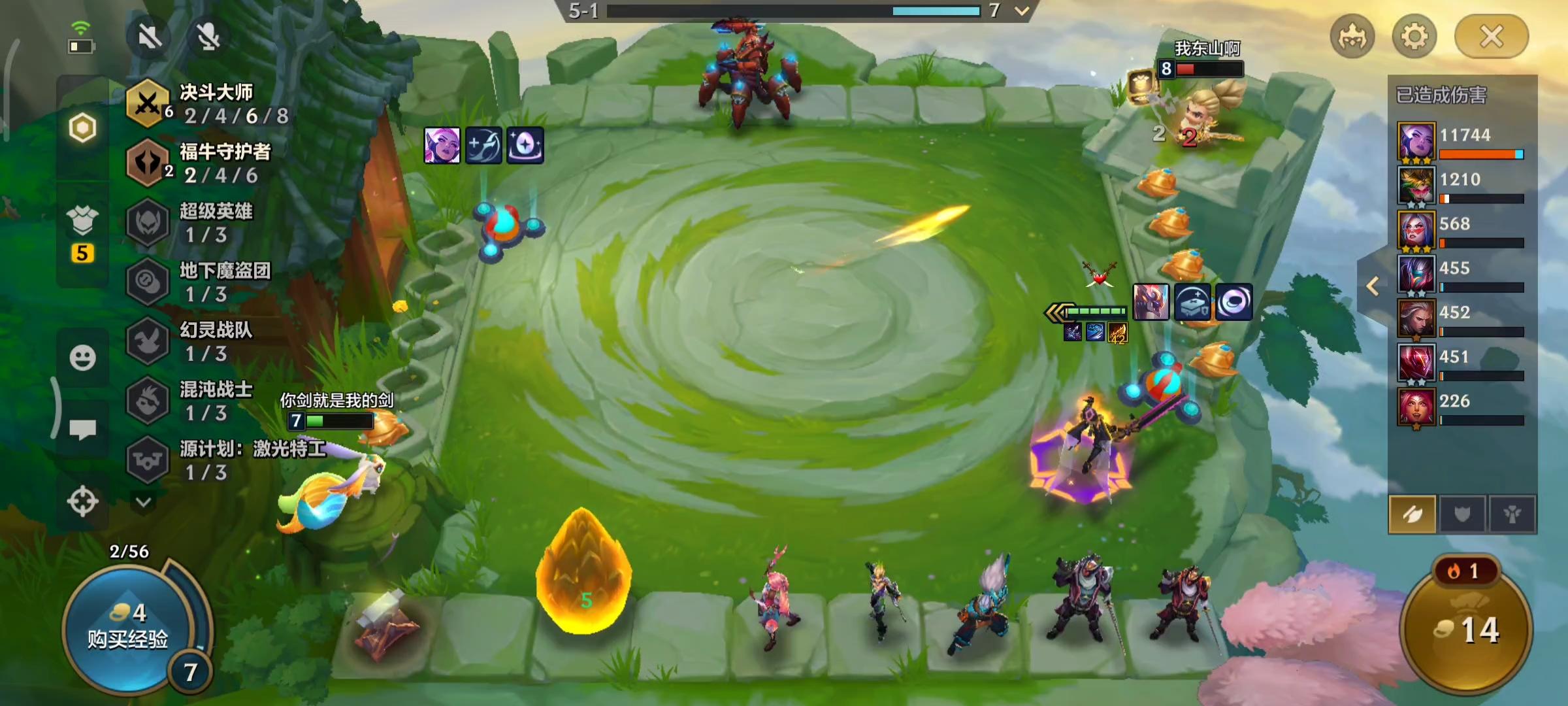Open the chat speech bubble
The height and width of the screenshot is (706, 1568).
pyautogui.click(x=82, y=429)
